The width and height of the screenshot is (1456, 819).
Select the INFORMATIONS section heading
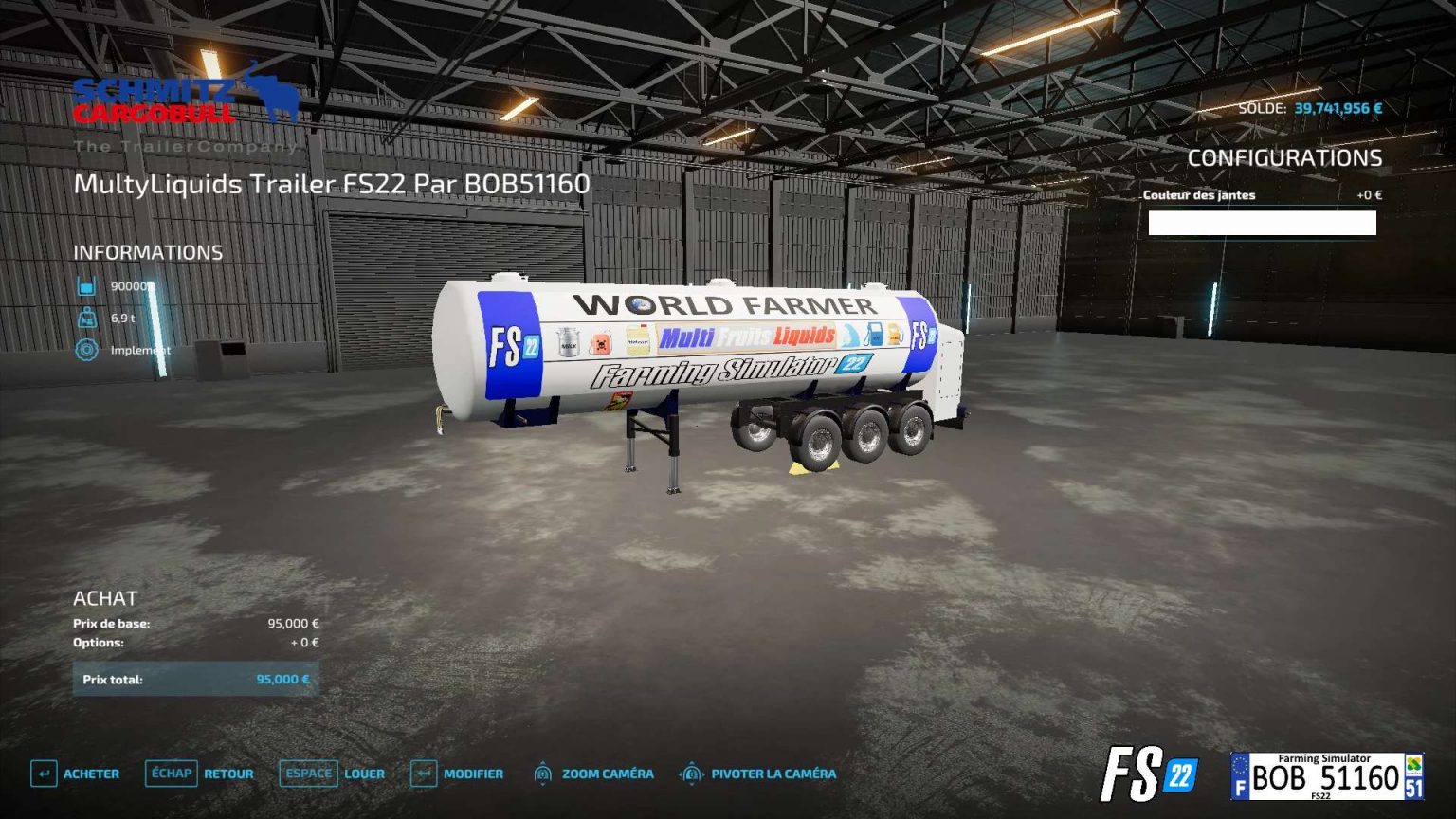[x=148, y=251]
